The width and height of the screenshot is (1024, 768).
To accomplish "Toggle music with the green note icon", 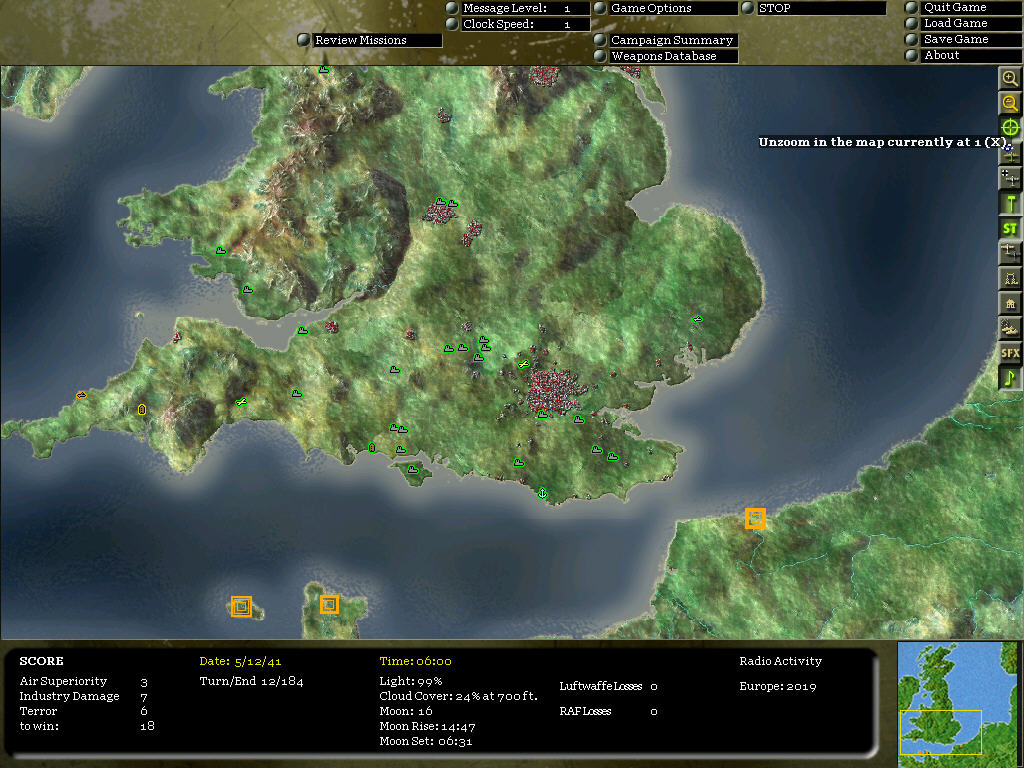I will coord(1010,378).
